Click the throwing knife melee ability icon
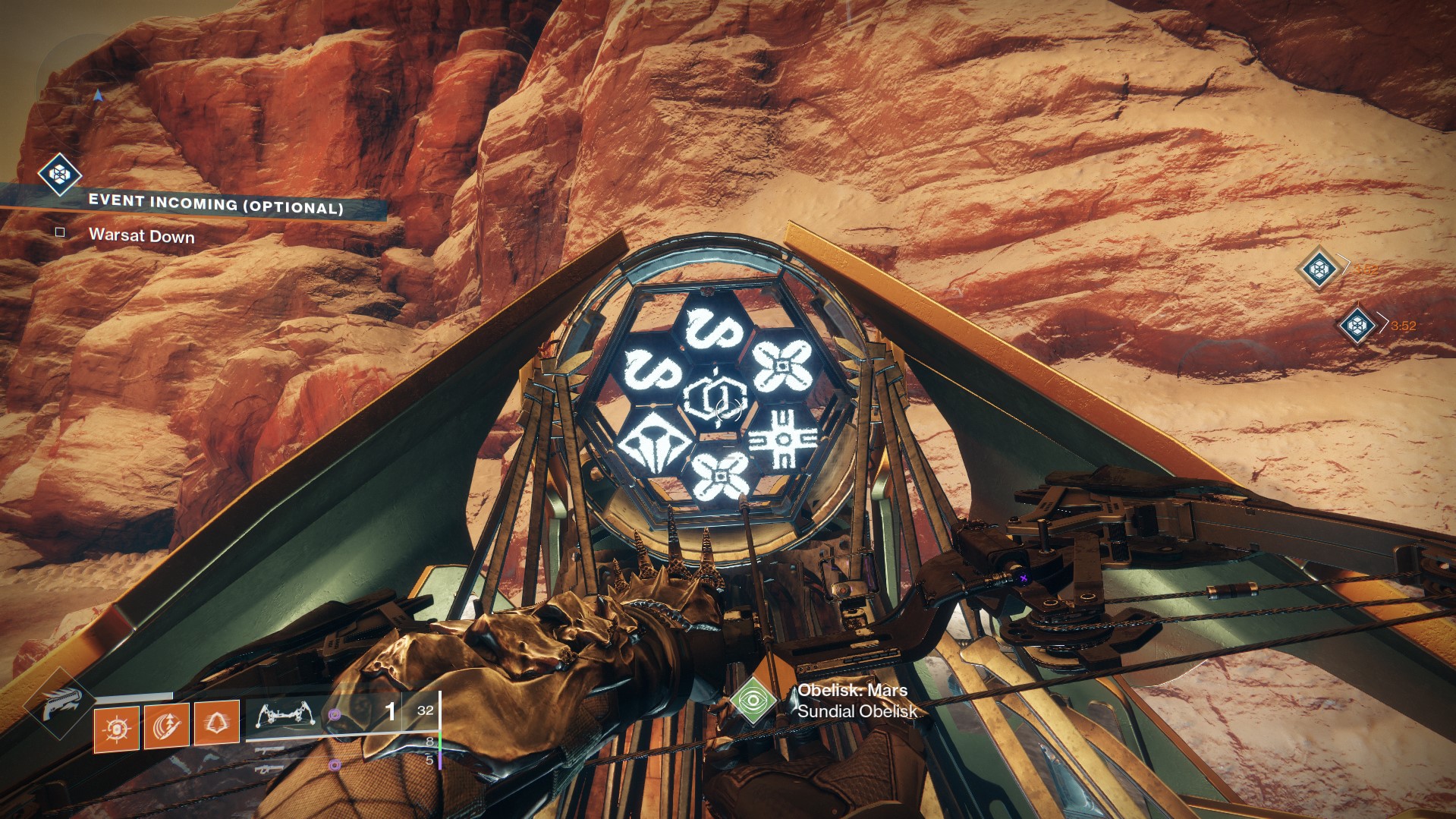Image resolution: width=1456 pixels, height=819 pixels. coord(168,726)
